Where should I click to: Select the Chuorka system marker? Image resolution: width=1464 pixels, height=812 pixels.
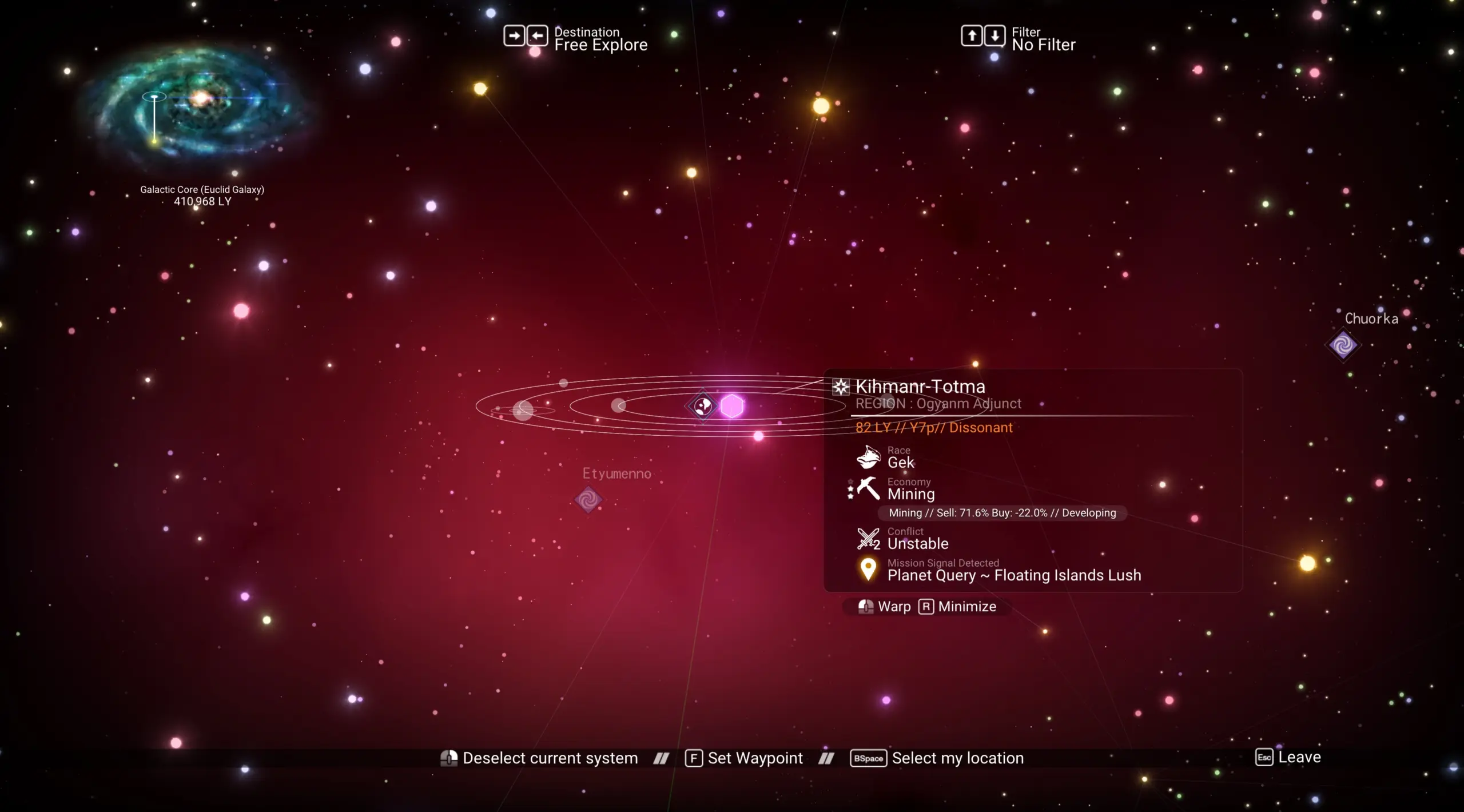(x=1343, y=345)
